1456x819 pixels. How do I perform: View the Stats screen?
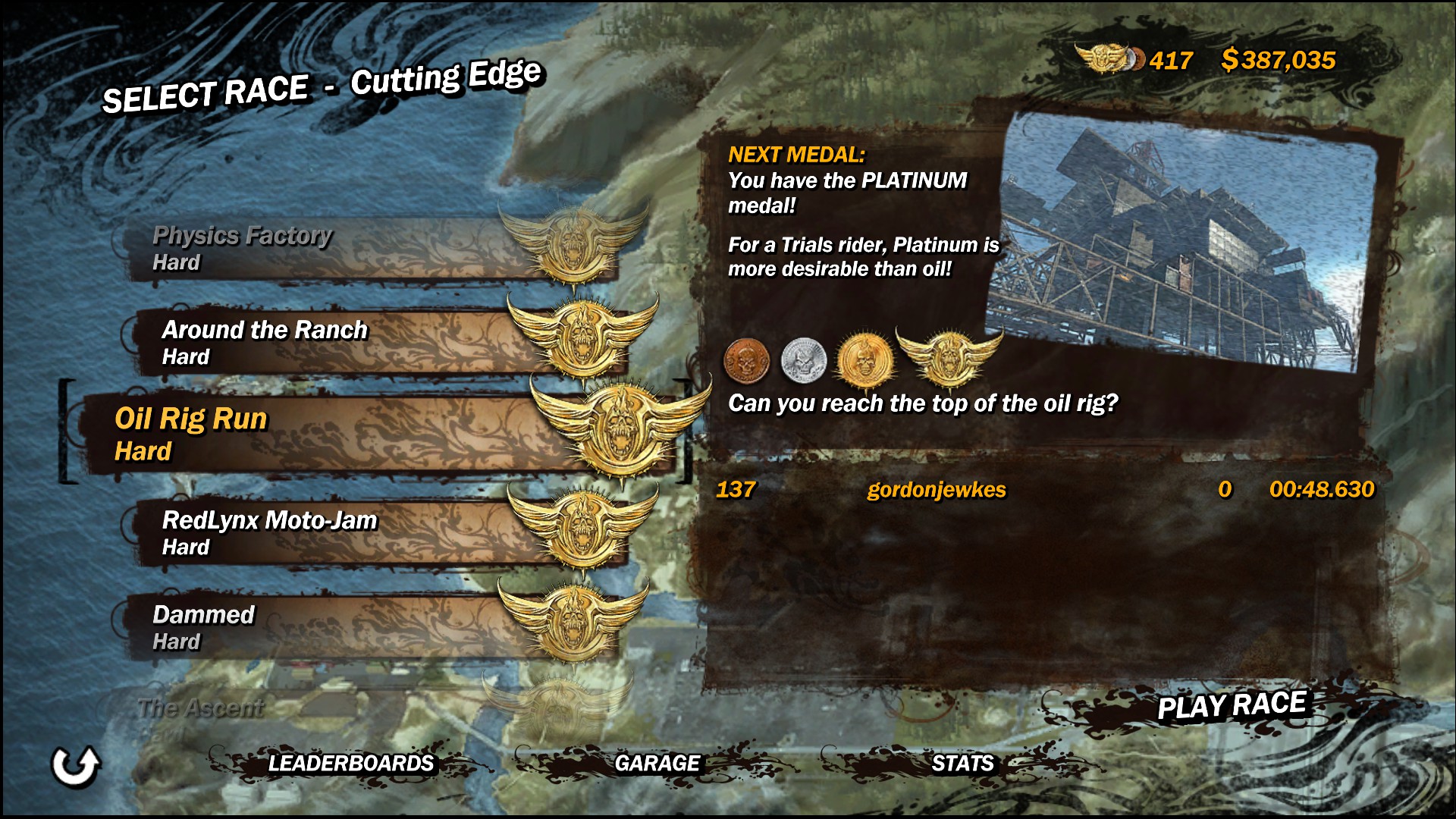(x=962, y=763)
